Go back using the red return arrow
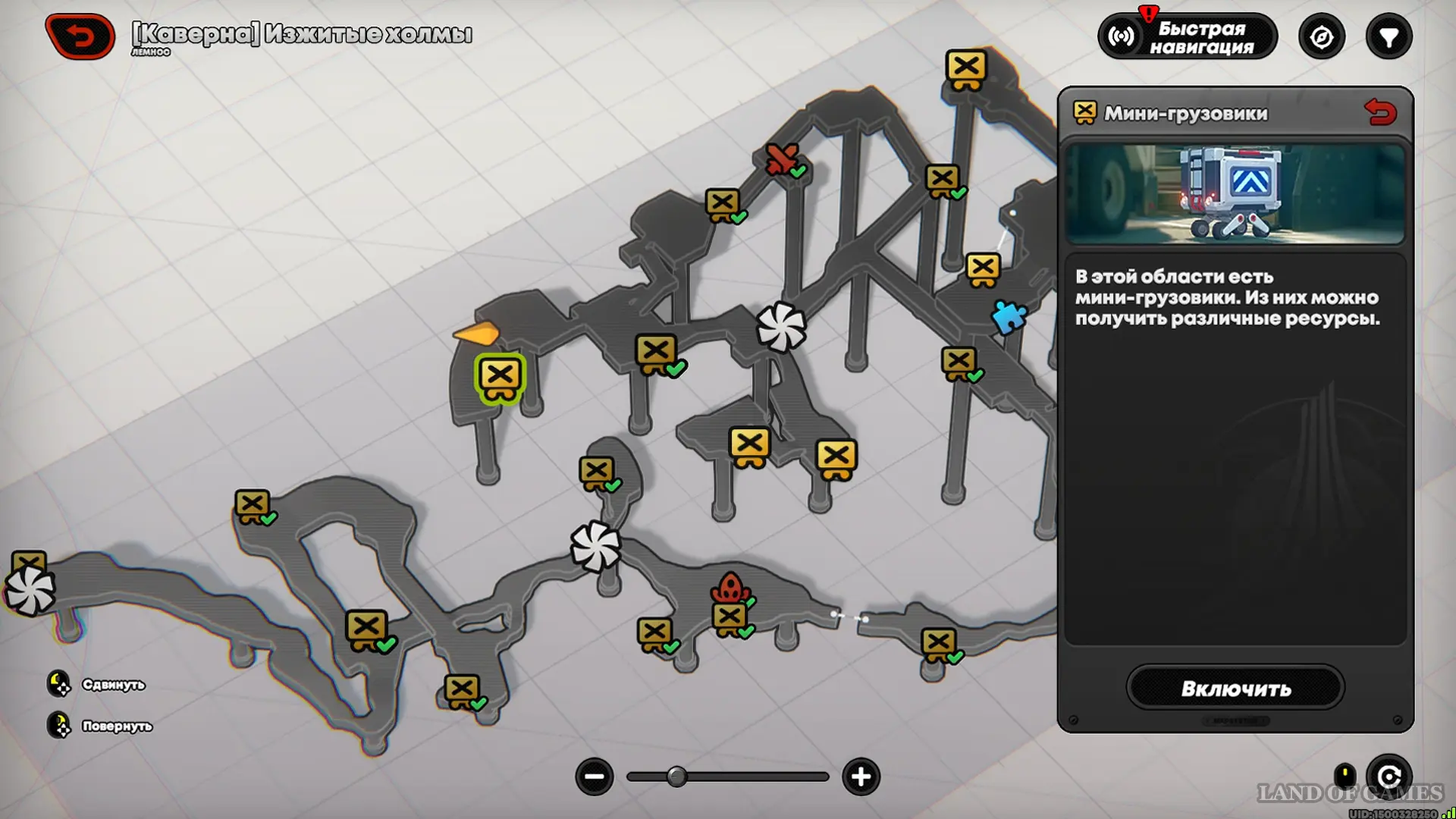 click(x=80, y=36)
